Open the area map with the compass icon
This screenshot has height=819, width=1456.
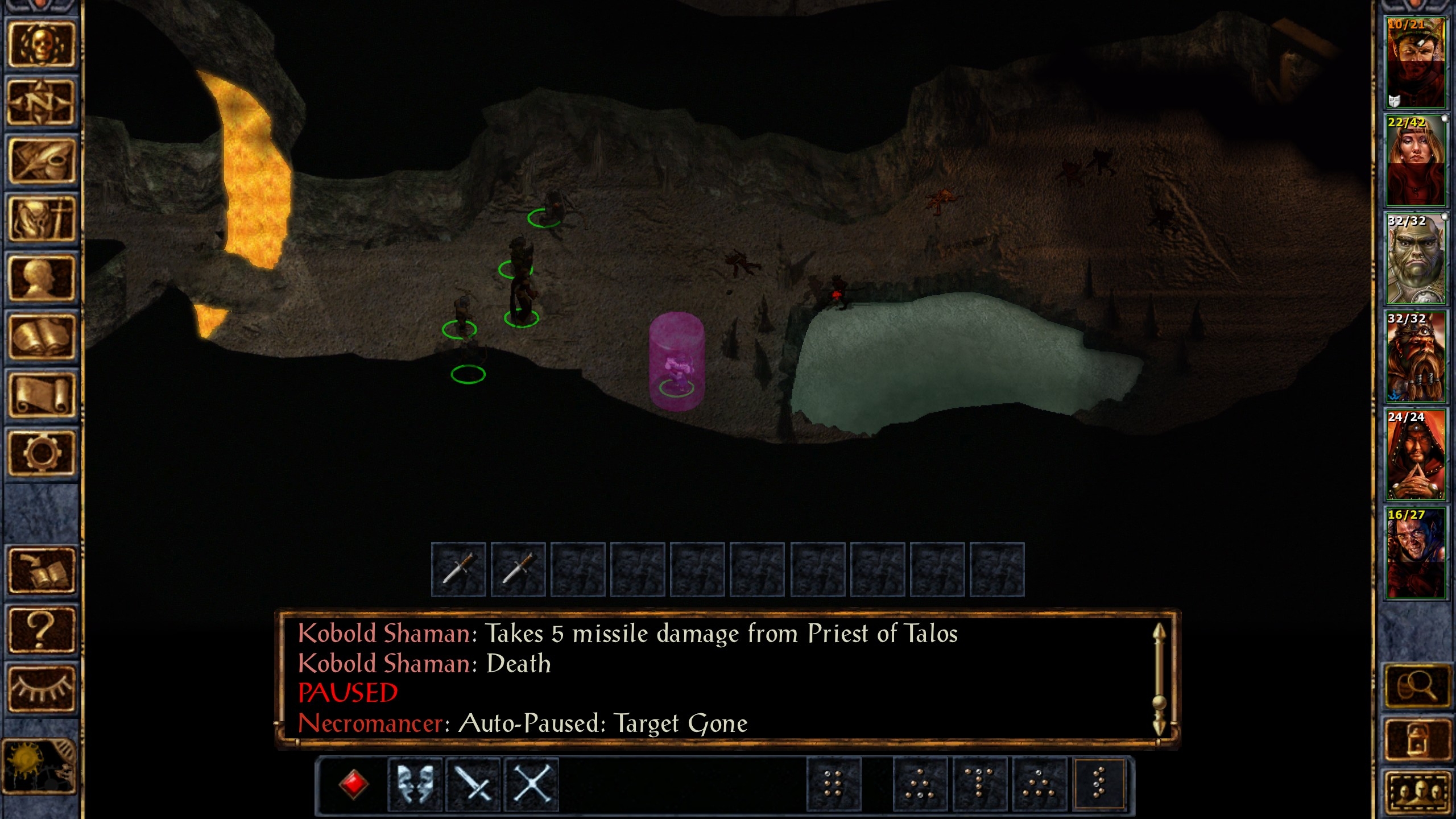(x=41, y=103)
